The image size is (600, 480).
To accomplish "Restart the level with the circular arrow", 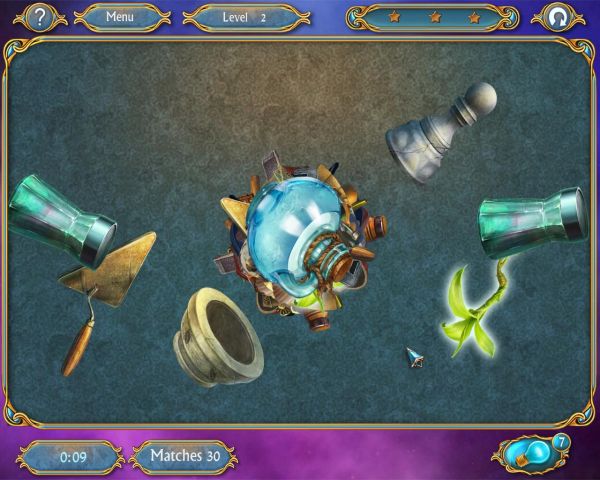I will click(557, 17).
